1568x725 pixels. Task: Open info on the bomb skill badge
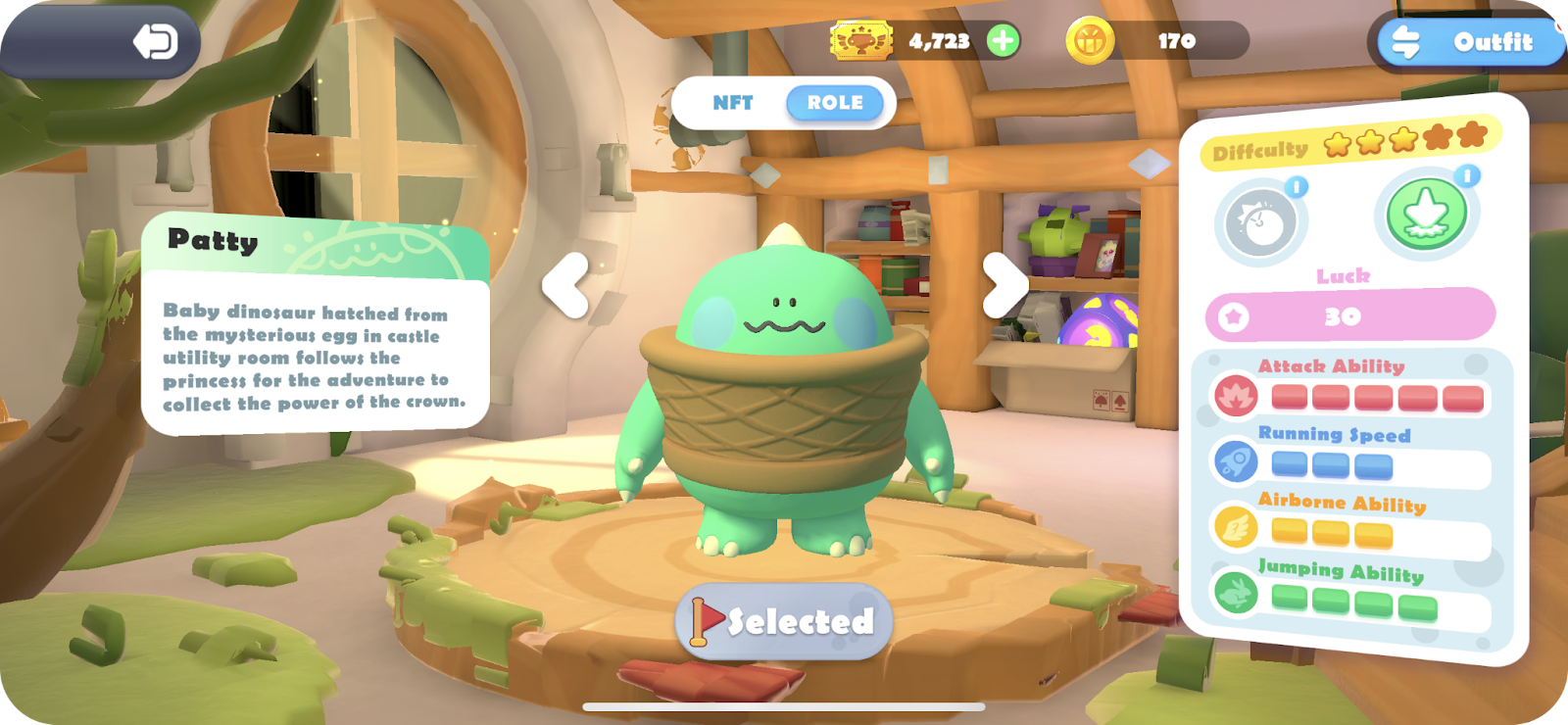pyautogui.click(x=1297, y=186)
